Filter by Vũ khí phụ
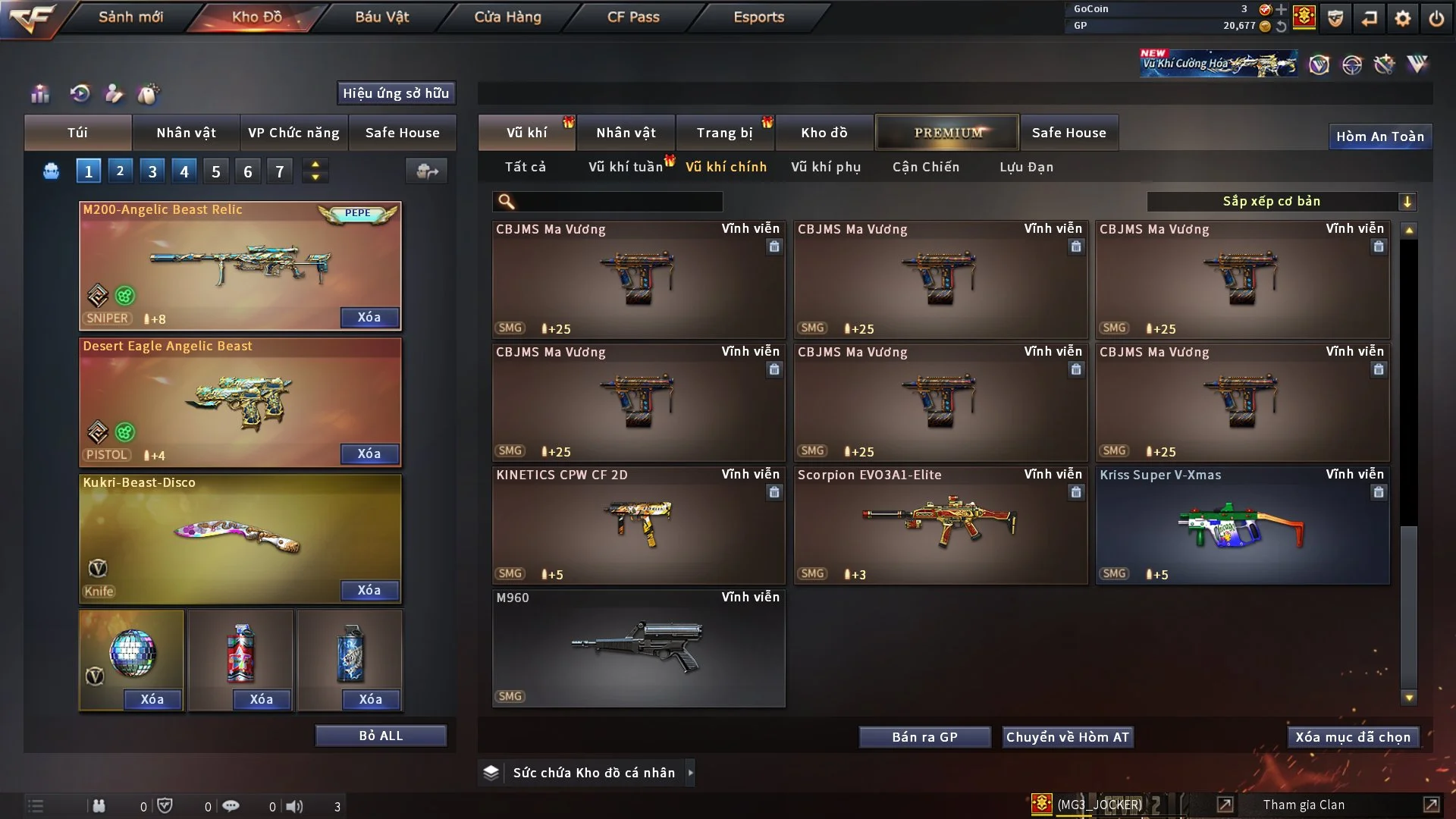Viewport: 1456px width, 819px height. [825, 167]
